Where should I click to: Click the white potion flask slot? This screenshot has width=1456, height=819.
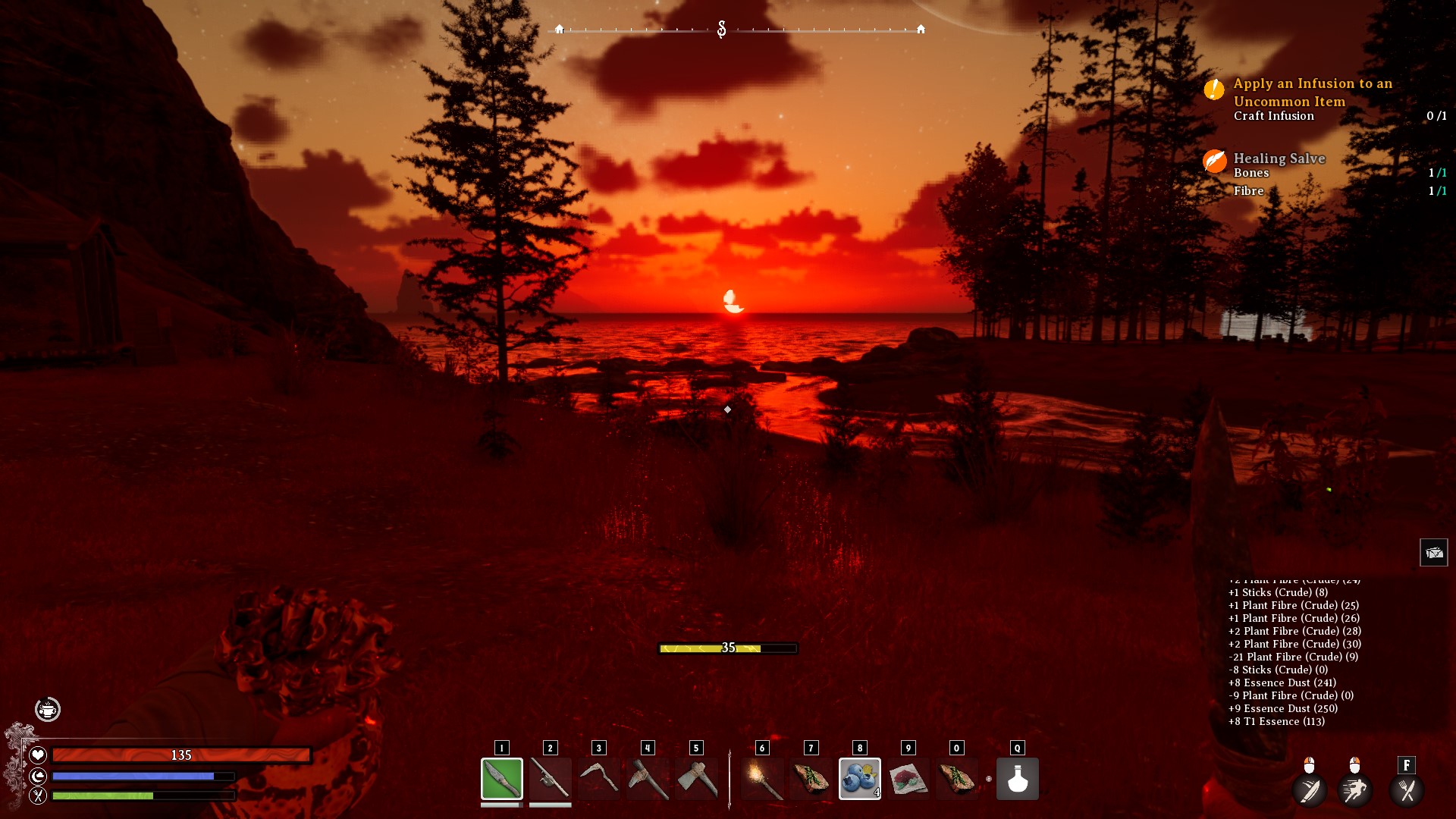(x=1017, y=779)
